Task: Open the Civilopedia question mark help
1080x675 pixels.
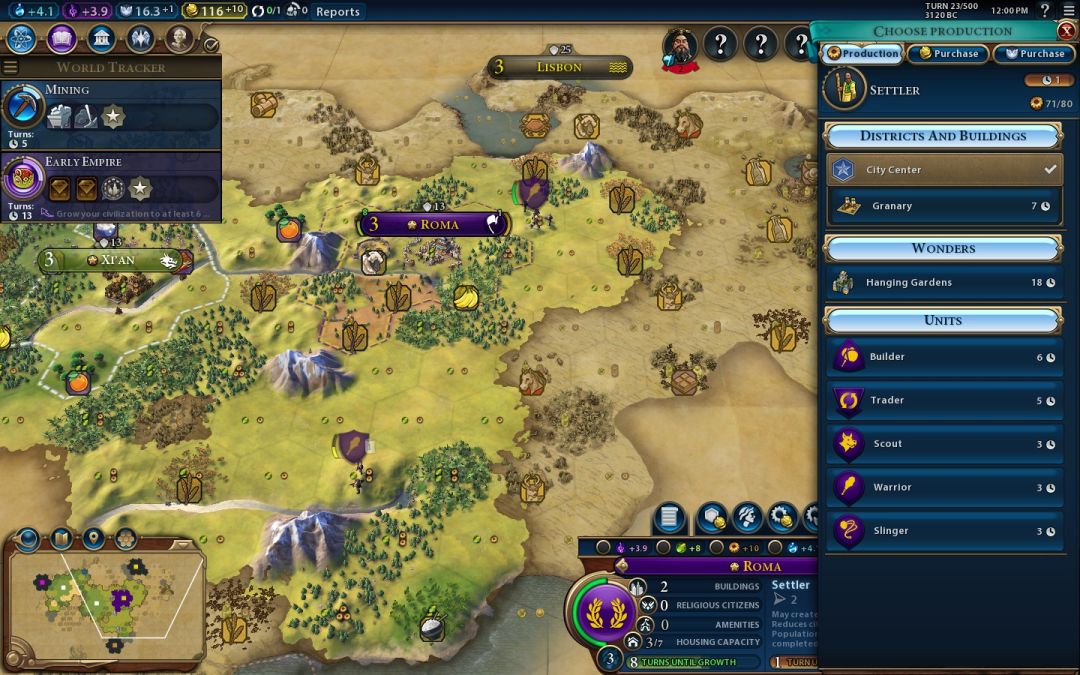Action: pos(1044,11)
